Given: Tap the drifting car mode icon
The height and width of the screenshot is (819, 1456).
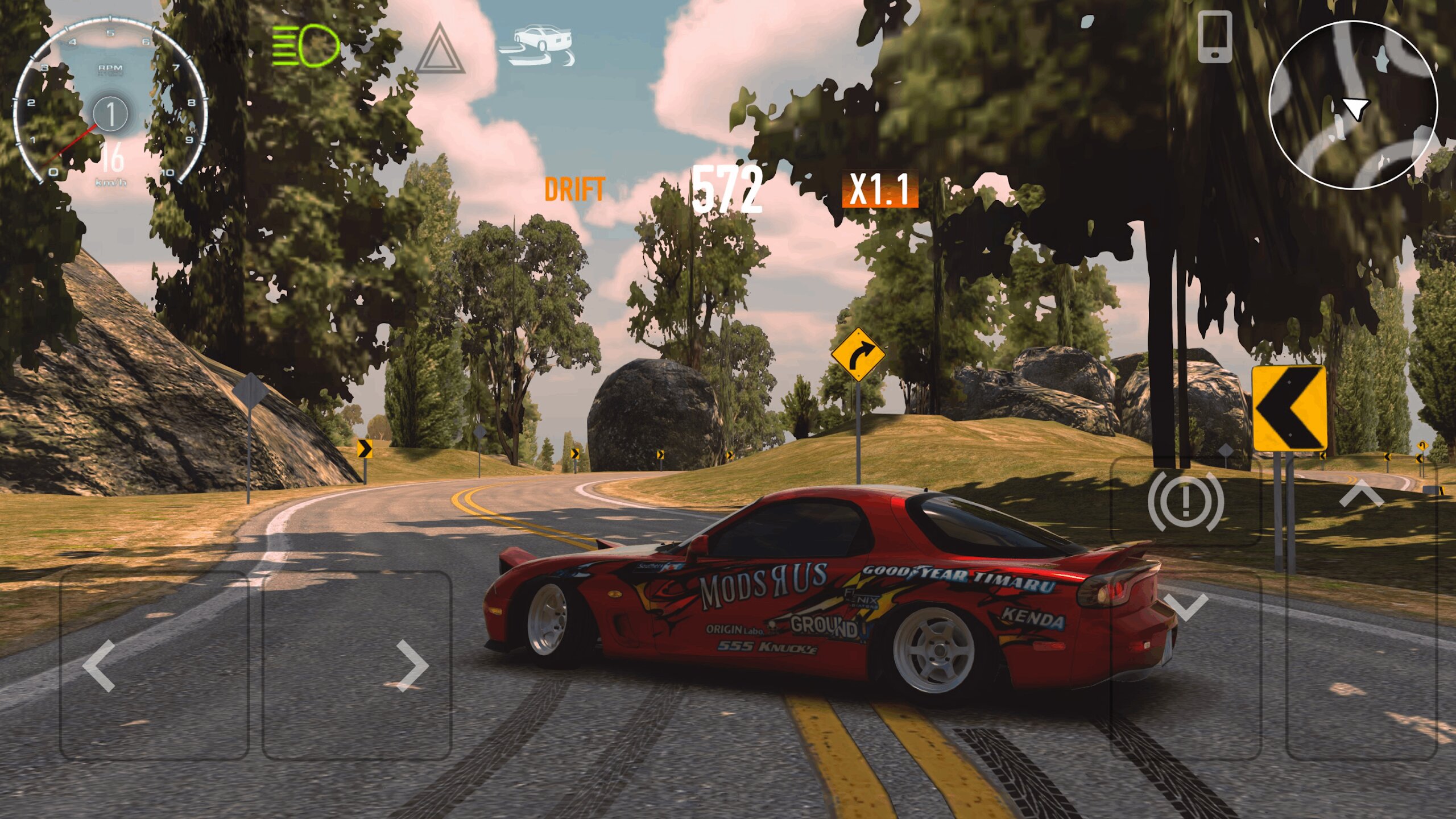Looking at the screenshot, I should pos(539,45).
